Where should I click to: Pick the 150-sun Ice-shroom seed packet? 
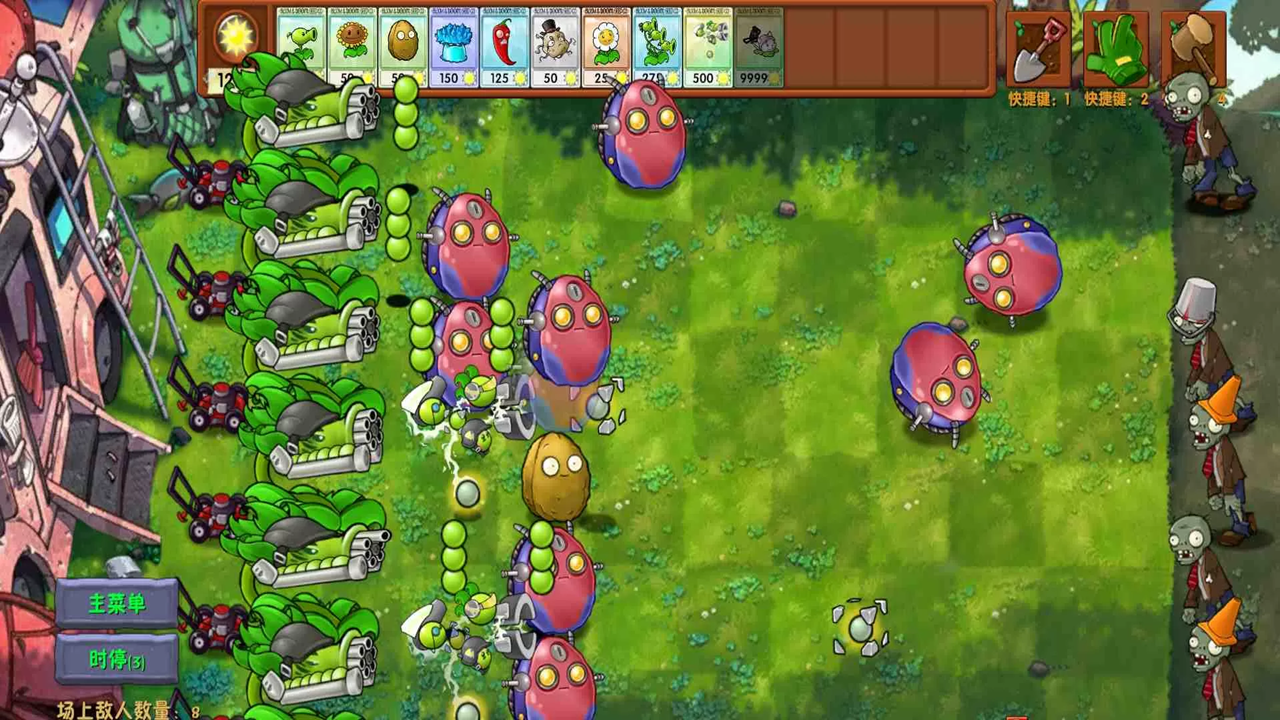tap(454, 45)
